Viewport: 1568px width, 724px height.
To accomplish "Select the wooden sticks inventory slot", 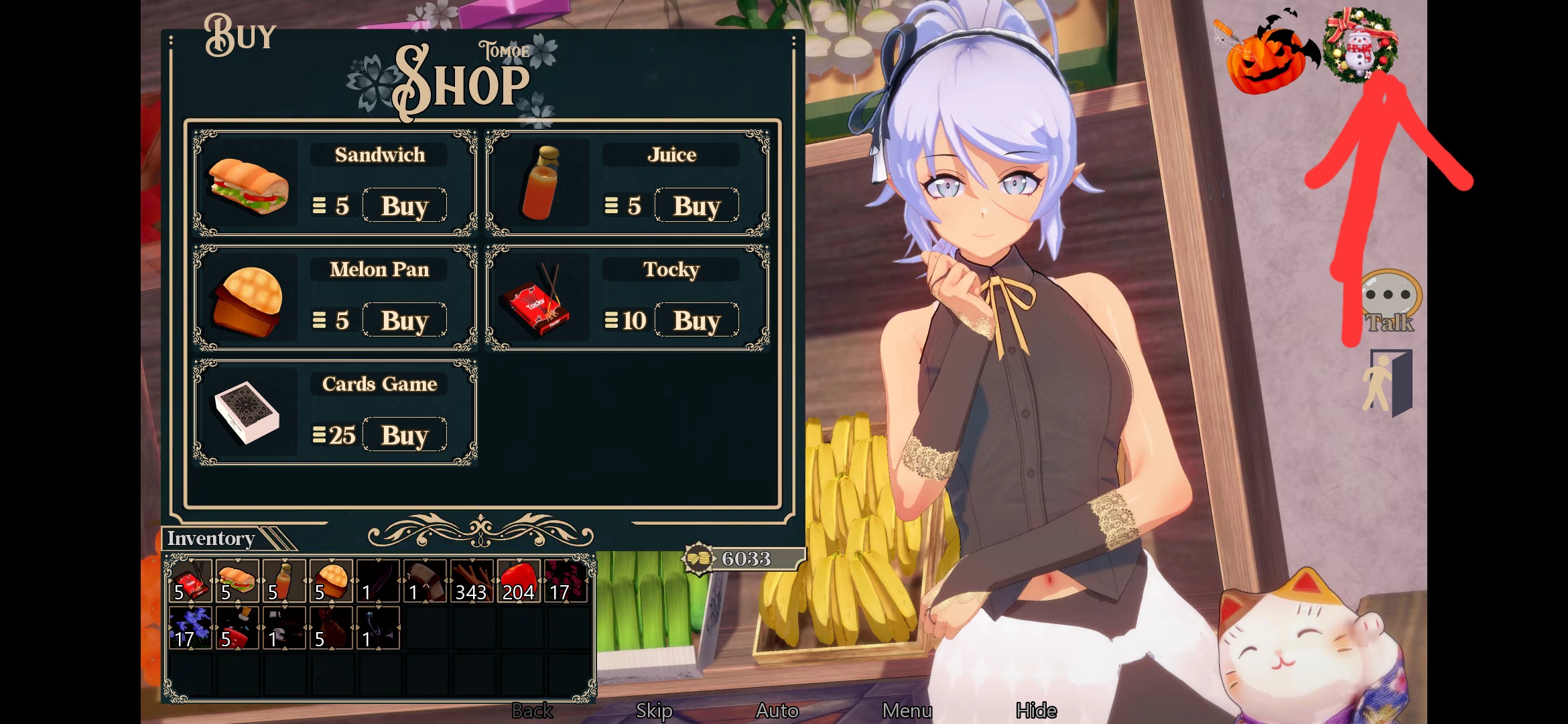I will point(472,581).
